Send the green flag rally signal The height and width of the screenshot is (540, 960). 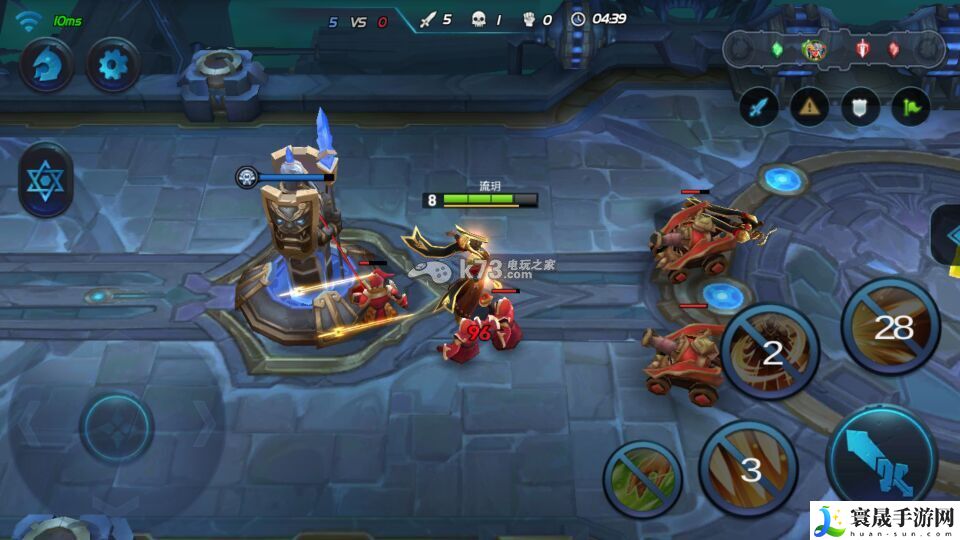click(910, 107)
